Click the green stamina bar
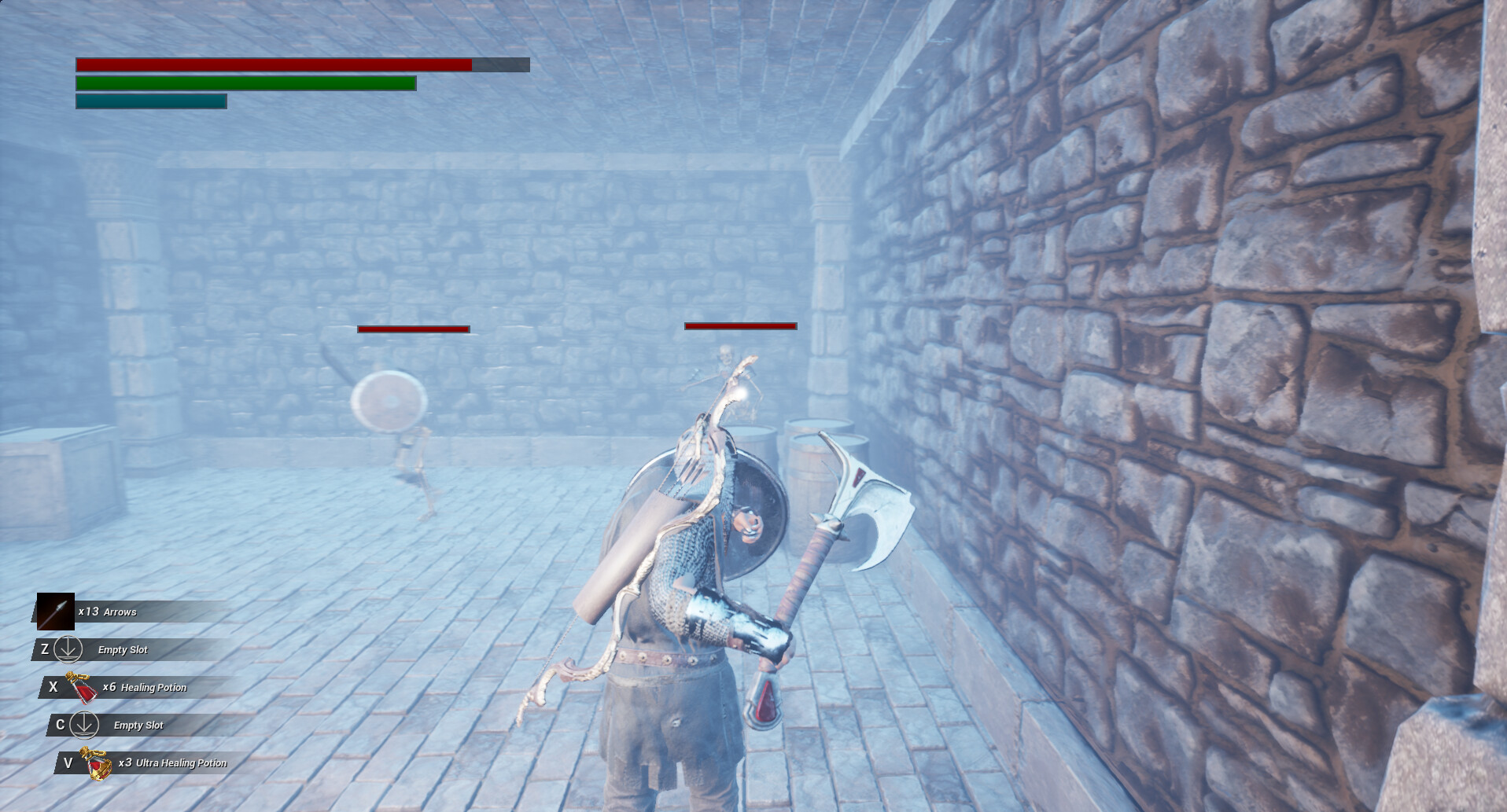The image size is (1507, 812). 244,83
